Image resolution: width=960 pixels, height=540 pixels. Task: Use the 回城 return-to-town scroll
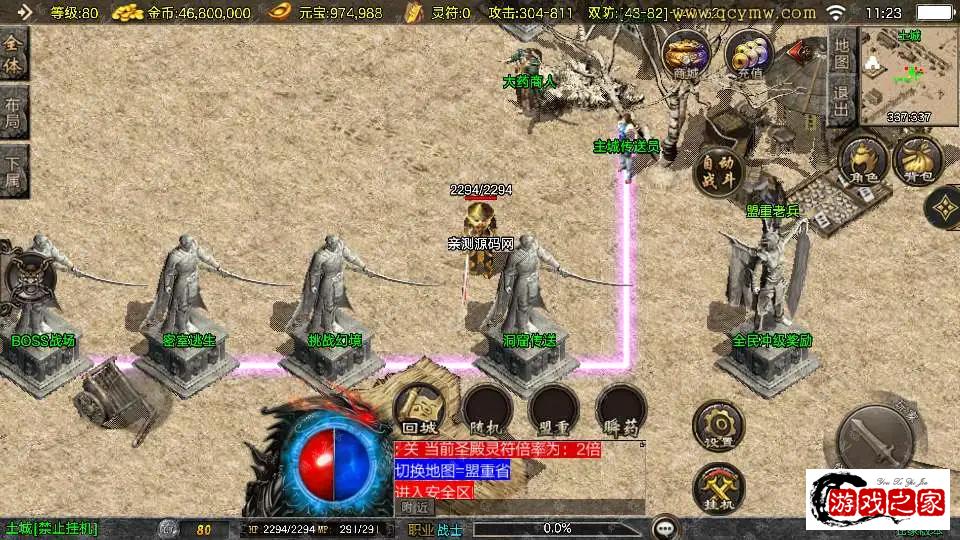[417, 408]
